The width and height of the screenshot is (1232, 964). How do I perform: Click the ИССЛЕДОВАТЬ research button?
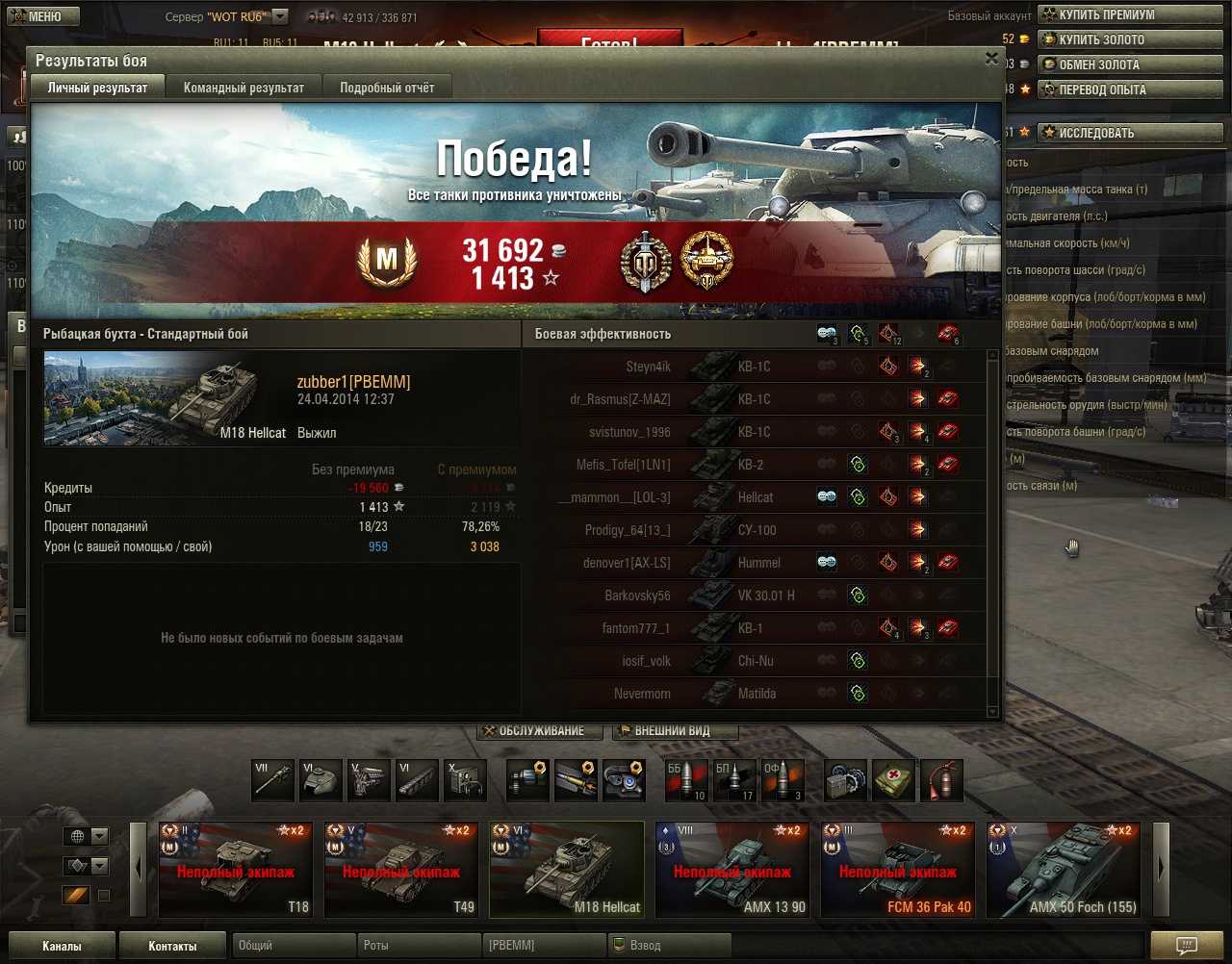(x=1095, y=133)
